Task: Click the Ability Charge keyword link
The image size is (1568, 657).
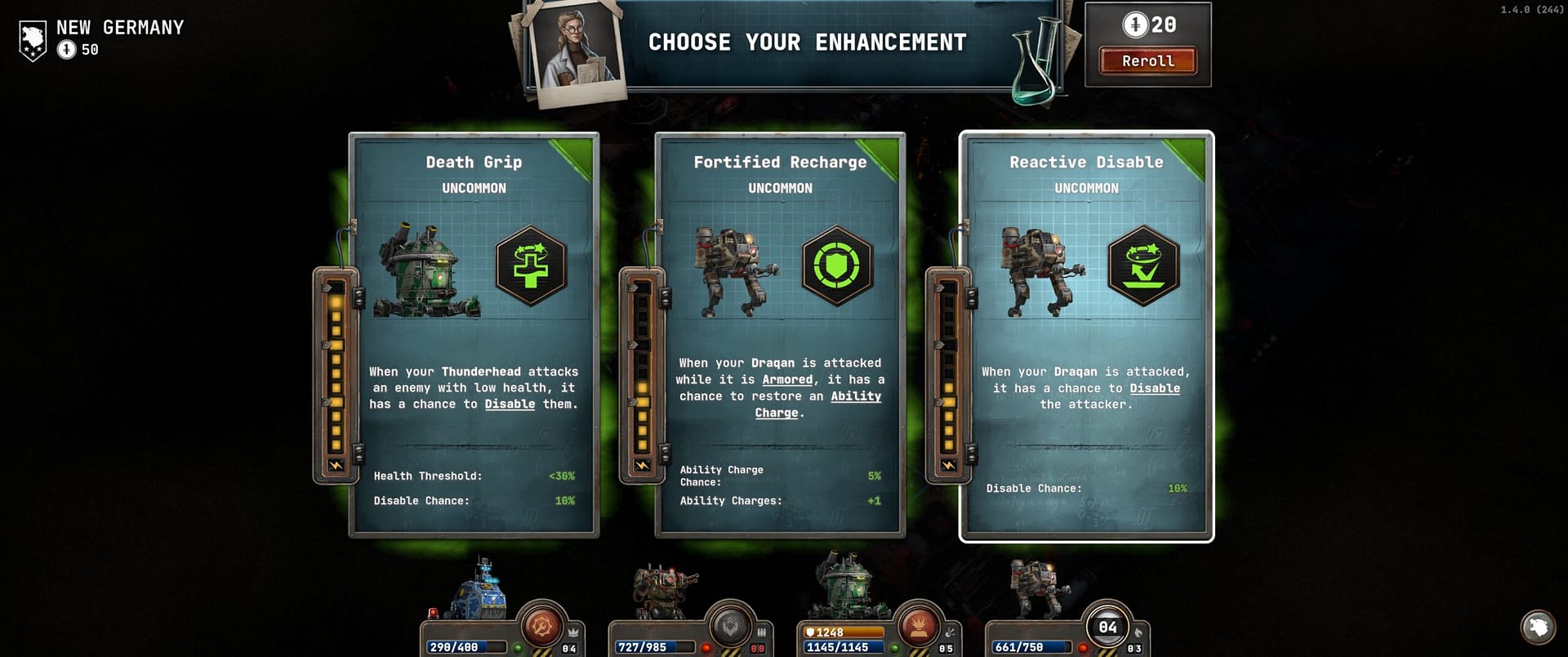Action: click(x=855, y=397)
